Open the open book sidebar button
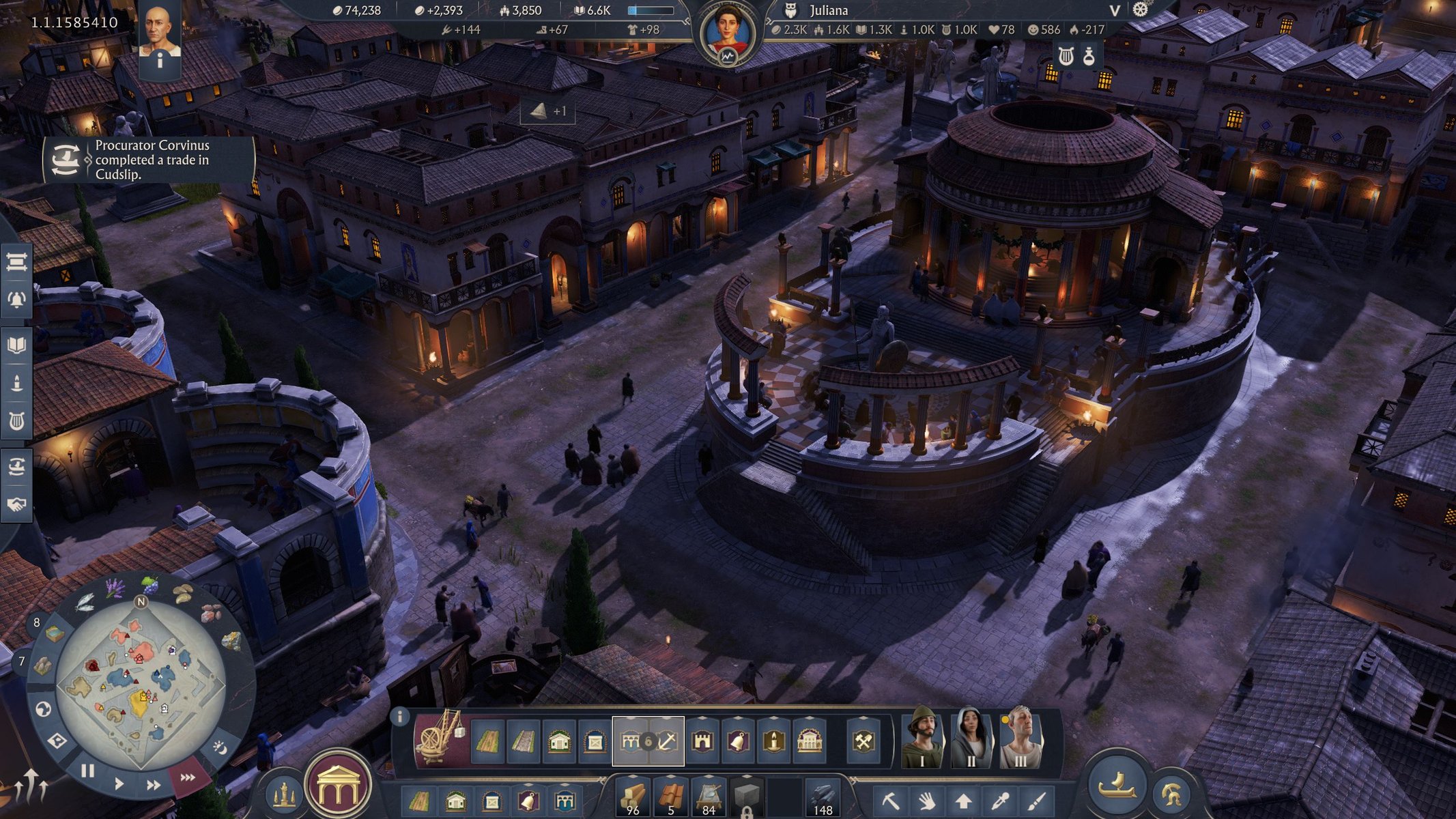This screenshot has height=819, width=1456. 16,345
